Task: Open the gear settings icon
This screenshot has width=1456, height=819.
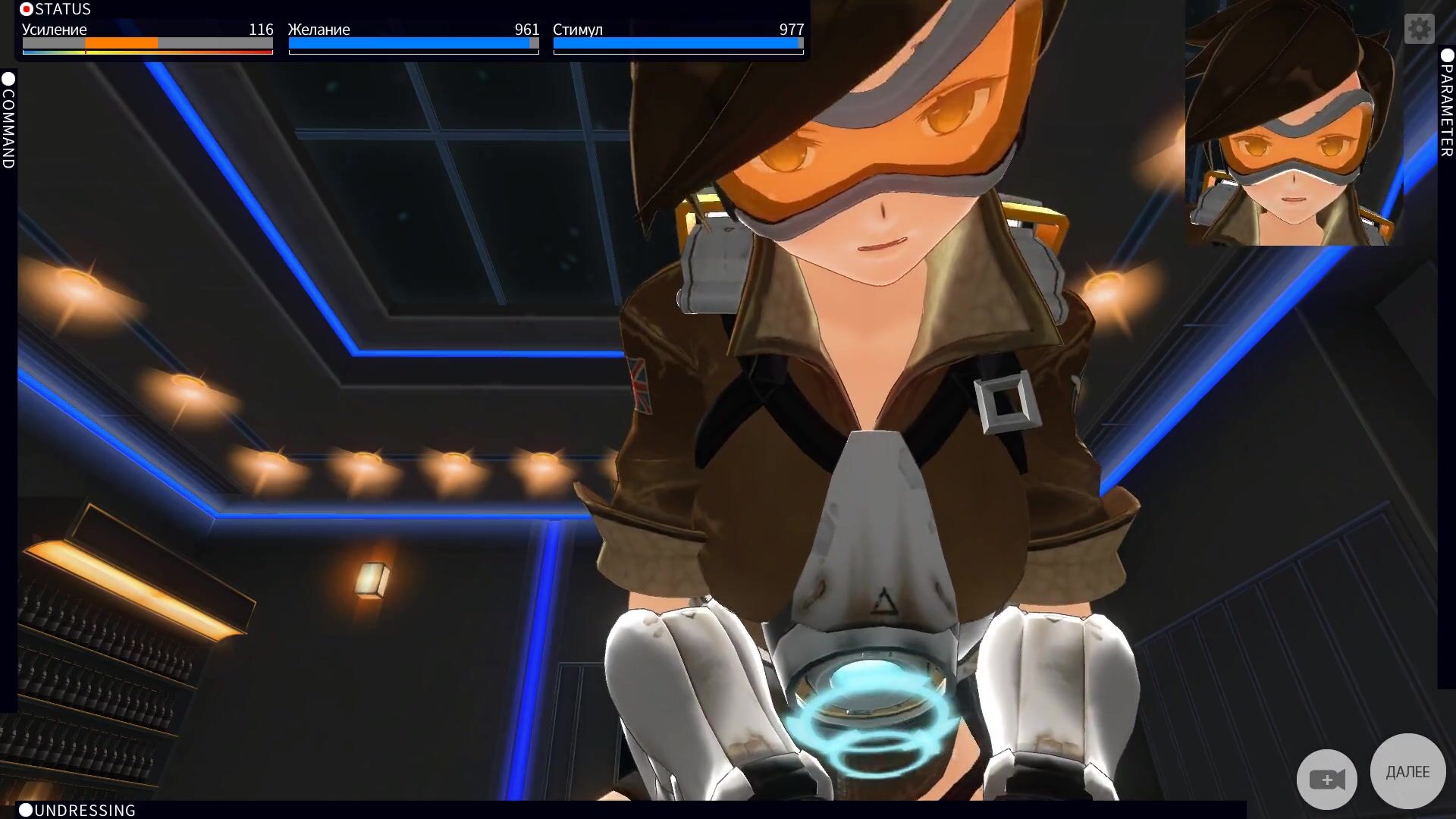Action: [1419, 29]
